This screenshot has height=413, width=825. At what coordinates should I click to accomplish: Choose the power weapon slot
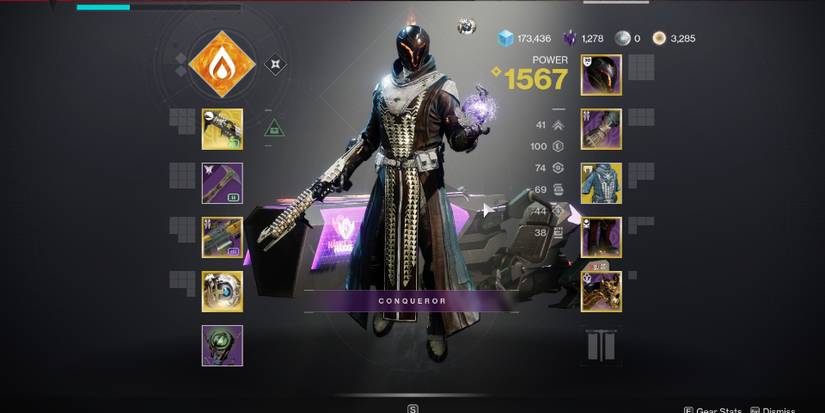[x=222, y=237]
